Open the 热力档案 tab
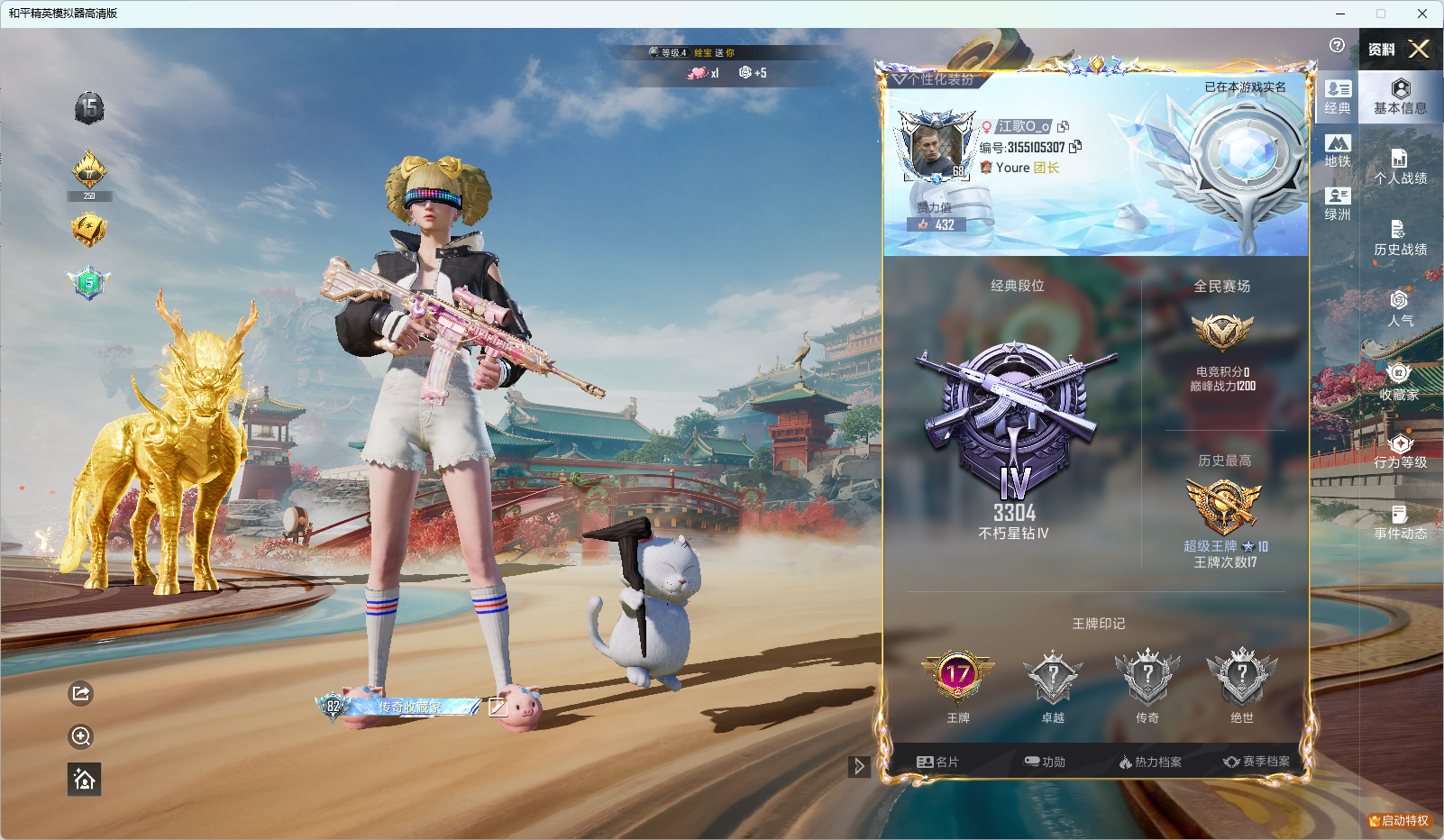The image size is (1444, 840). click(1150, 762)
